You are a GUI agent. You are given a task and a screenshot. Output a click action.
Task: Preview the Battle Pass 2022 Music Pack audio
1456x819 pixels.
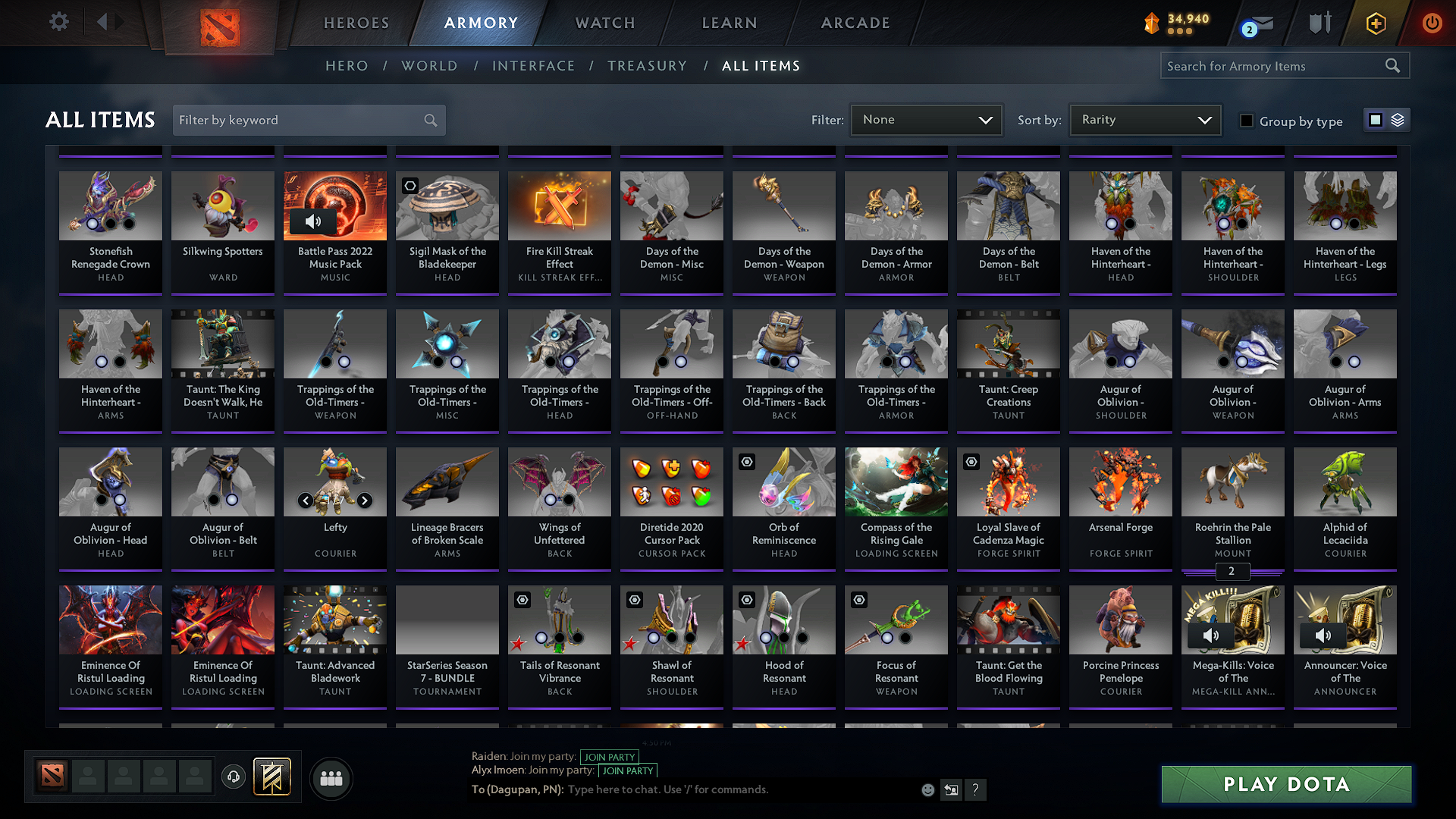click(314, 222)
